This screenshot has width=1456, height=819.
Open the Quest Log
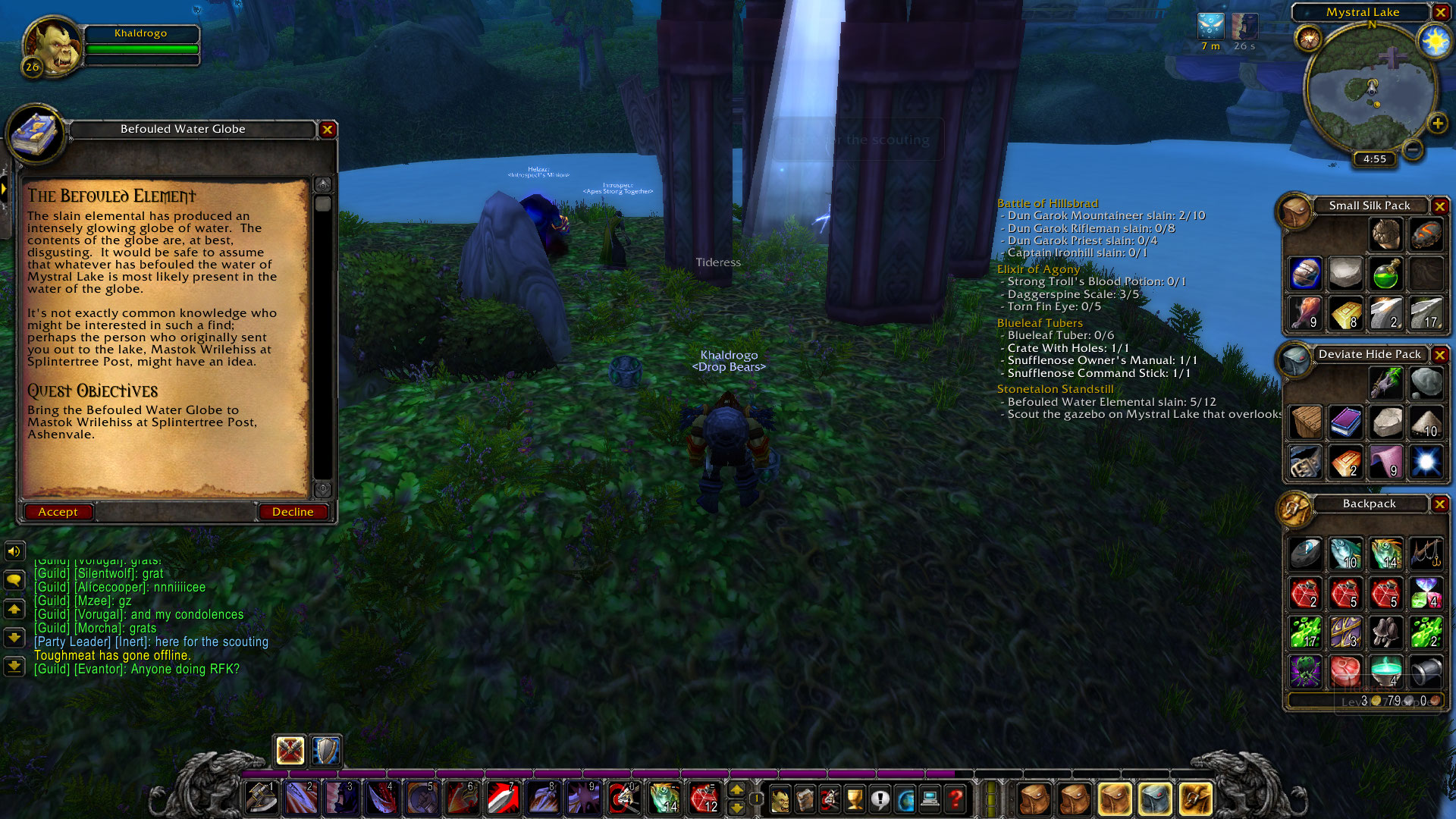tap(878, 798)
